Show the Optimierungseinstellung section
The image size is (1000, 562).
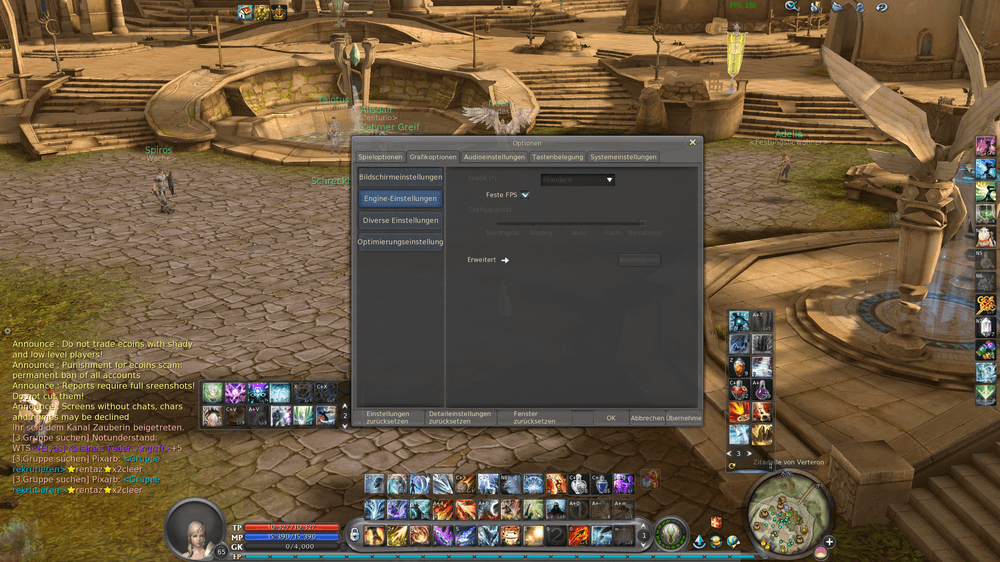click(x=400, y=242)
